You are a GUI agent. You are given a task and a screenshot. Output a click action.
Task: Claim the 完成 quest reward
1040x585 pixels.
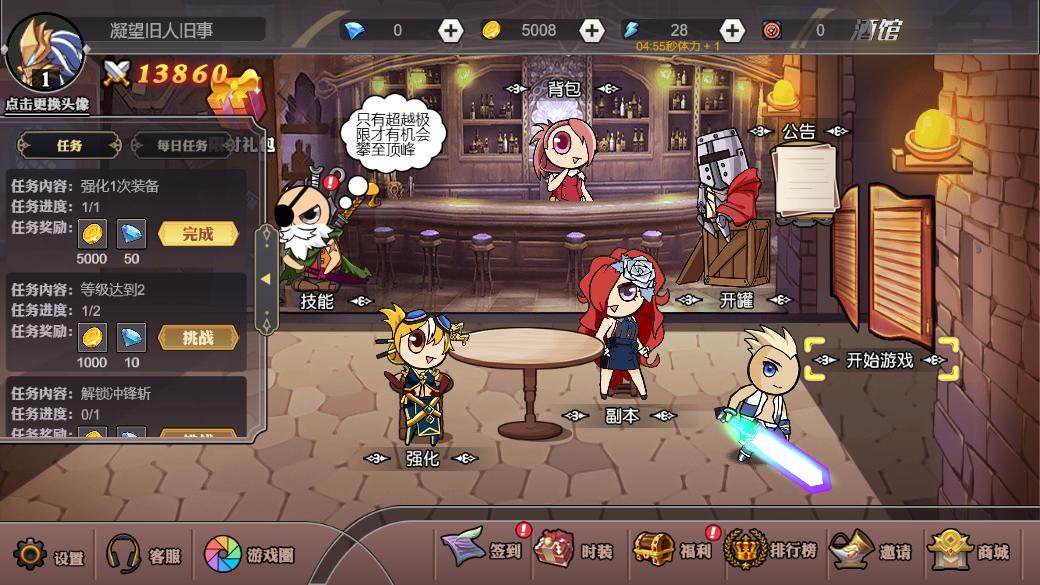[198, 234]
